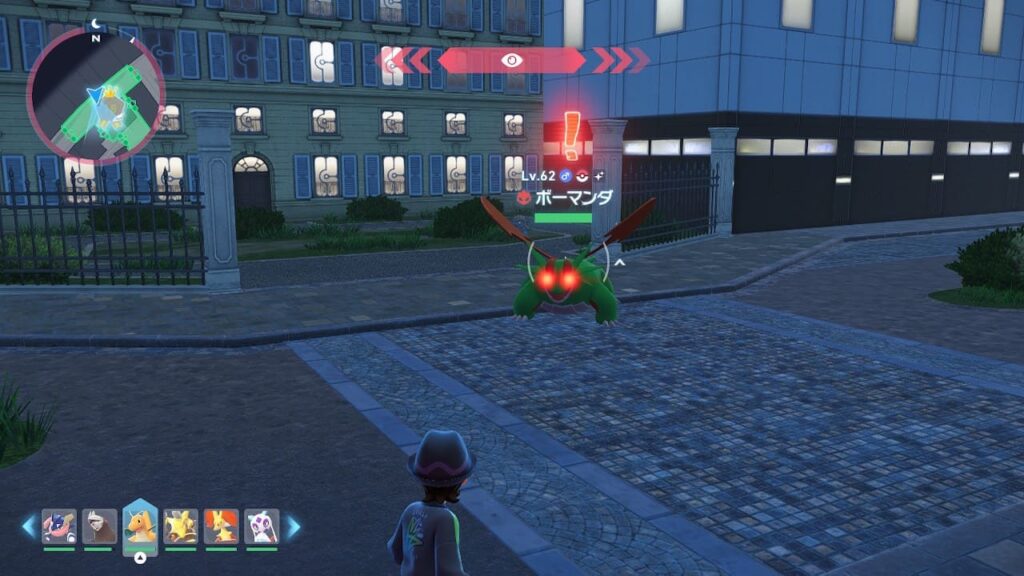Select the highlighted Dragonite slot

click(140, 526)
